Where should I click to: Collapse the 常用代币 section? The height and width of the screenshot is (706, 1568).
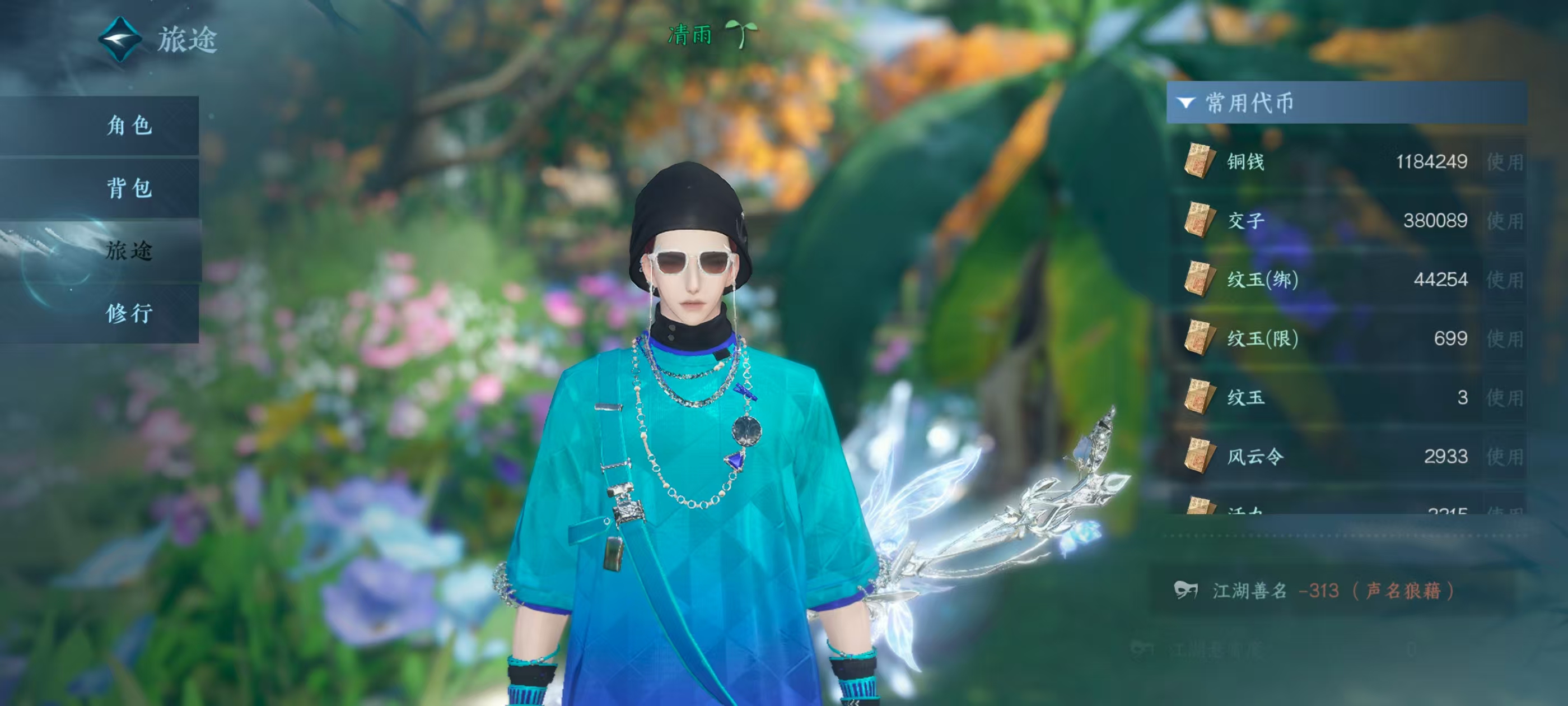1186,103
